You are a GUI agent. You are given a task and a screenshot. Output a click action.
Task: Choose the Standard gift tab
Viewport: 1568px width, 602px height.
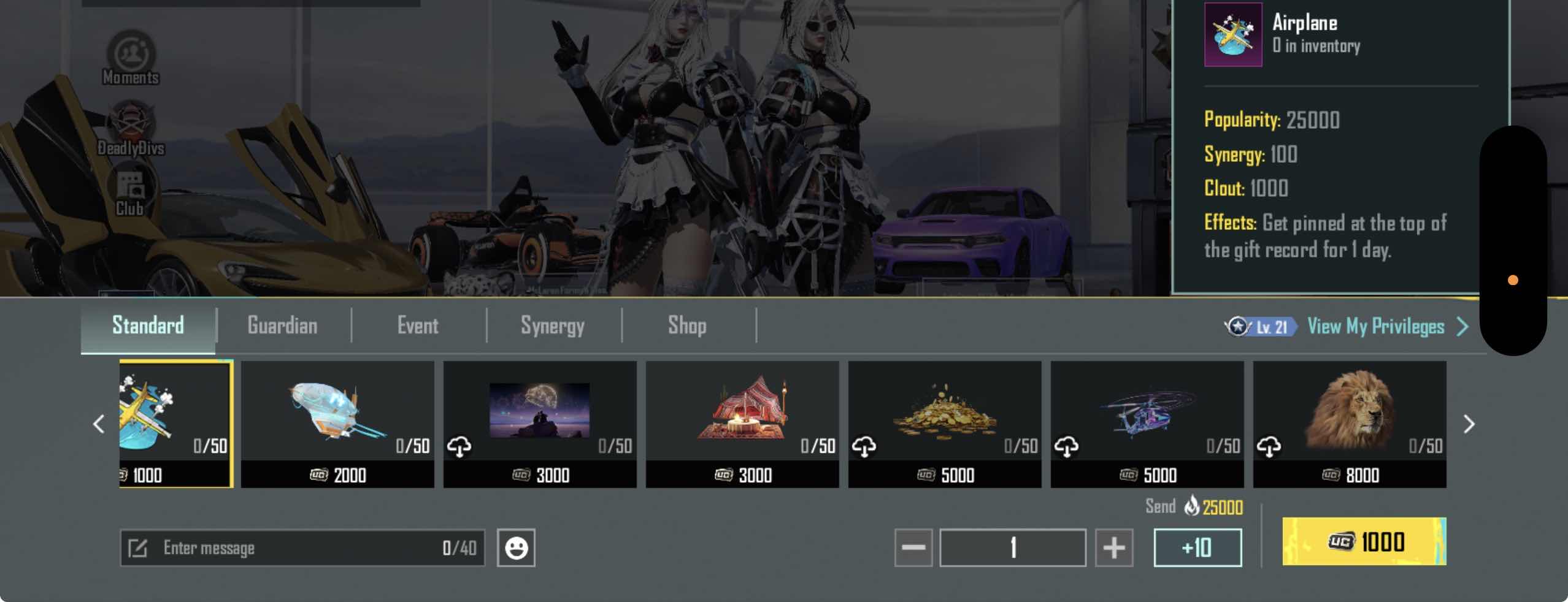point(148,326)
